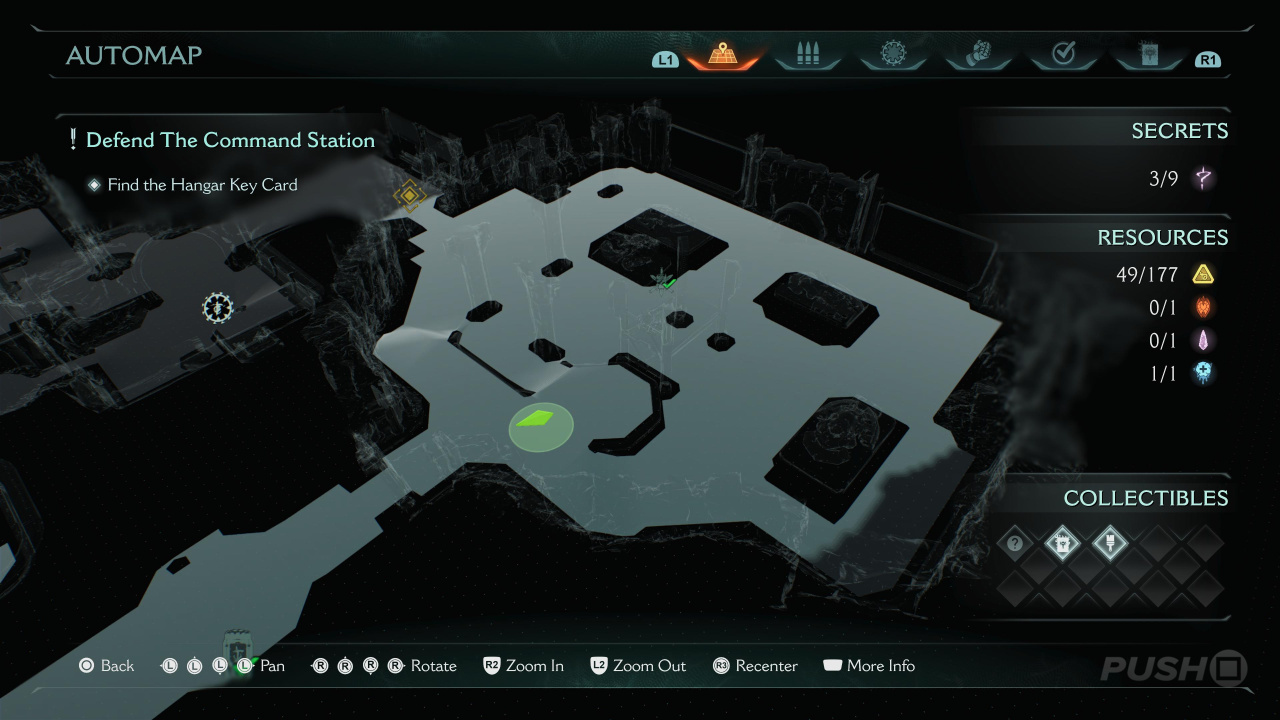1280x720 pixels.
Task: Click the gear-shaped marker on the map
Action: point(217,308)
